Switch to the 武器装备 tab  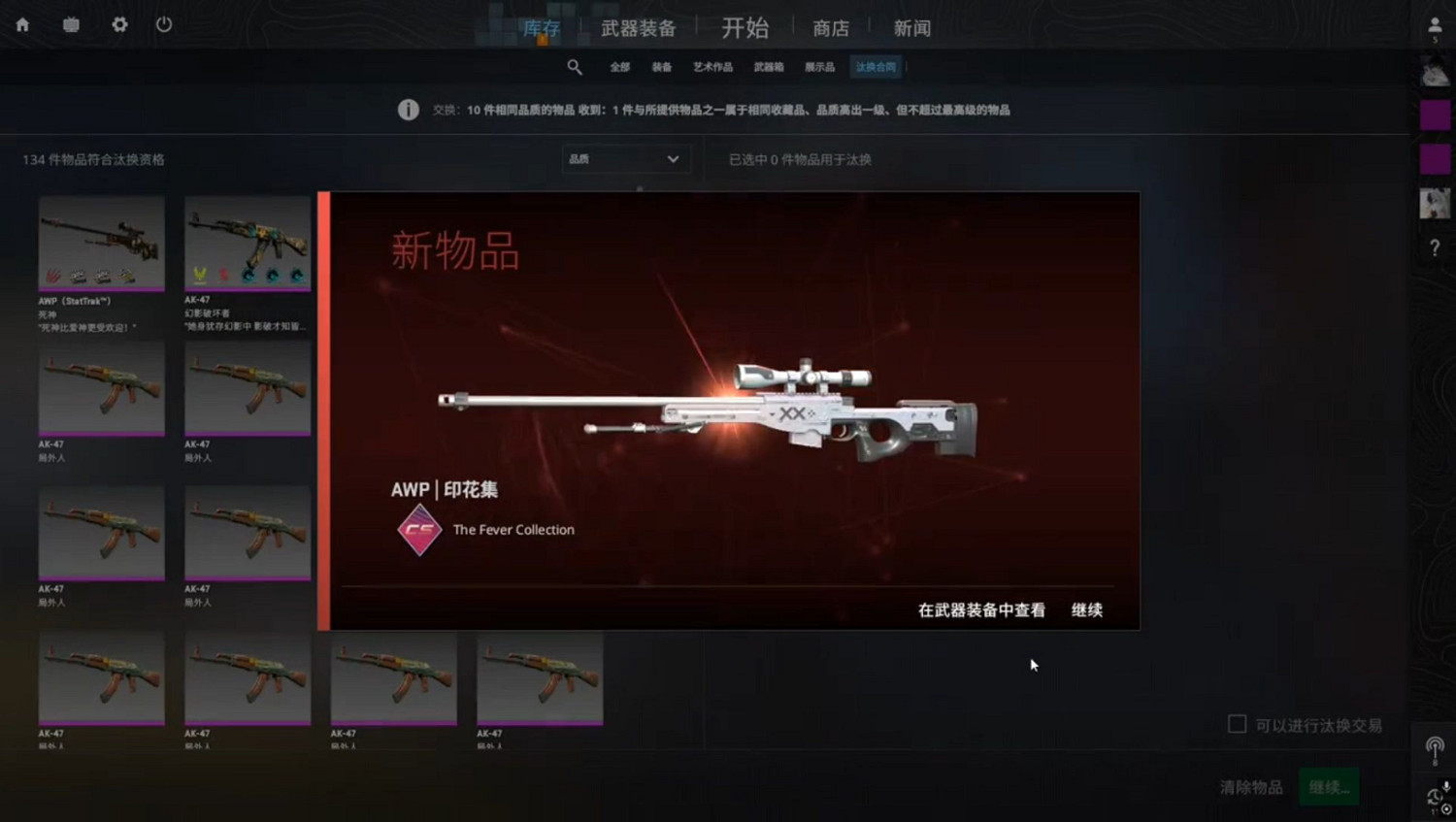coord(637,27)
